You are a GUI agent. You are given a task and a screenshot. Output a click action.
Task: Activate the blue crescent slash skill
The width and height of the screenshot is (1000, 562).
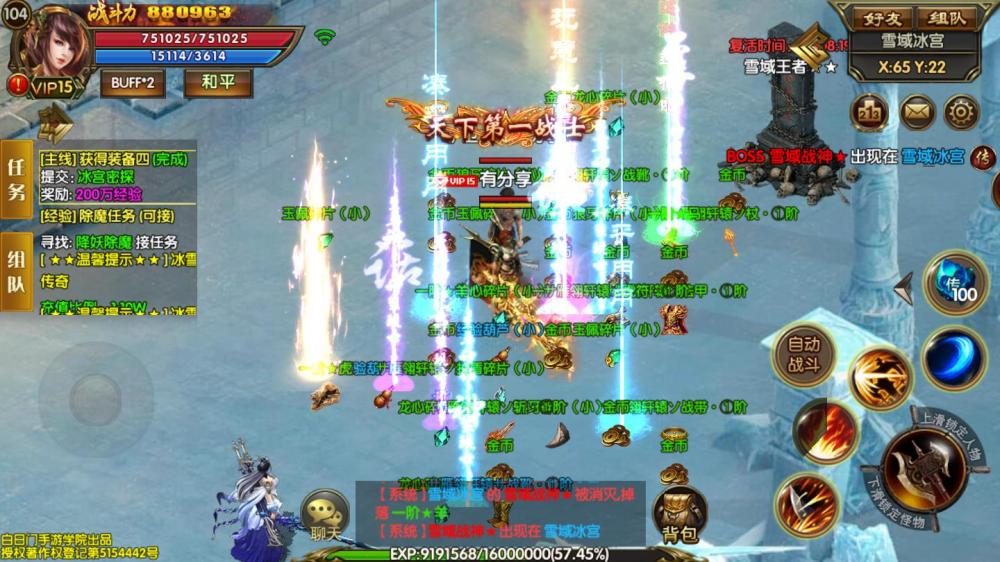954,357
